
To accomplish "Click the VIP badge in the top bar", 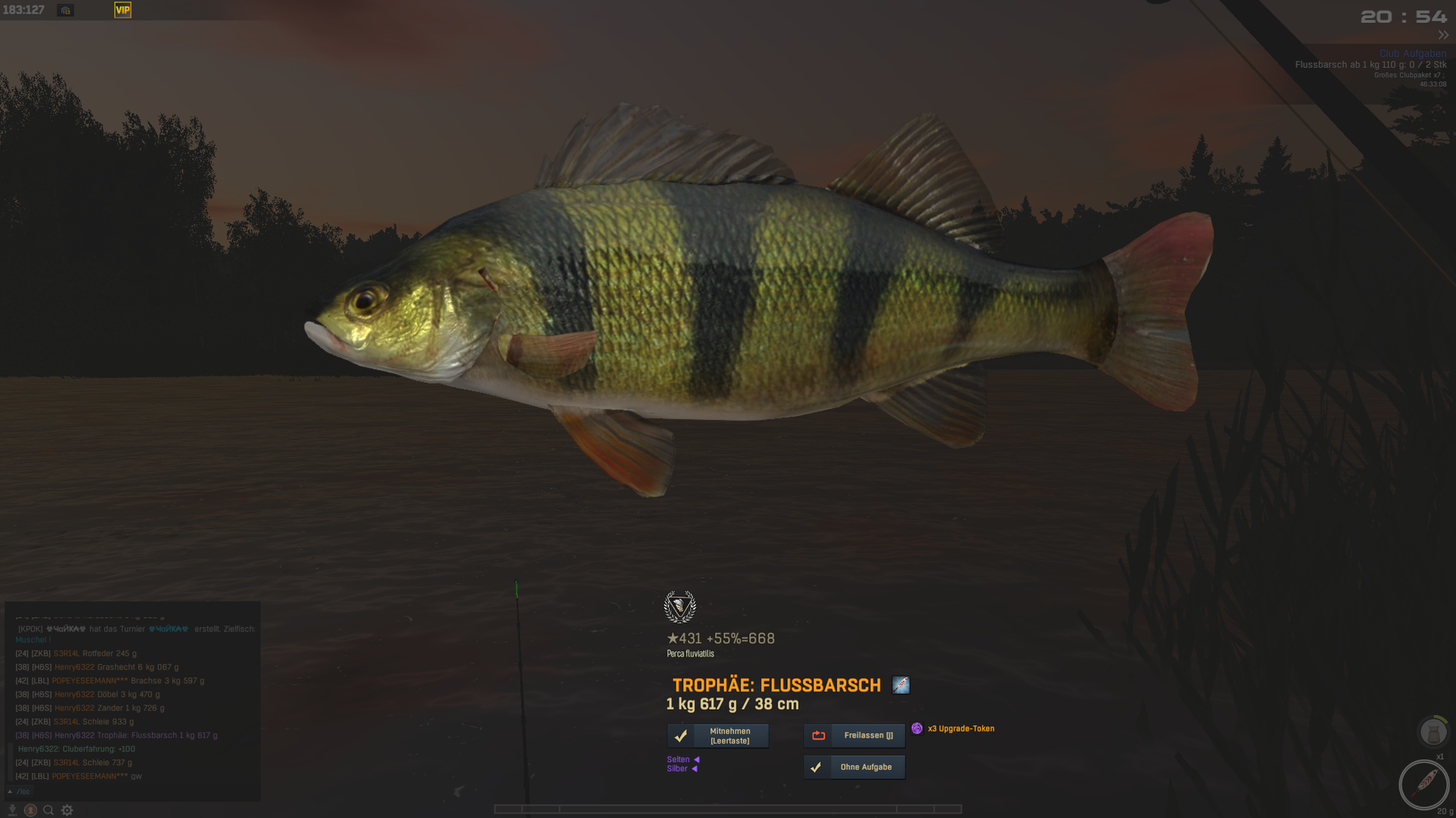I will tap(122, 10).
